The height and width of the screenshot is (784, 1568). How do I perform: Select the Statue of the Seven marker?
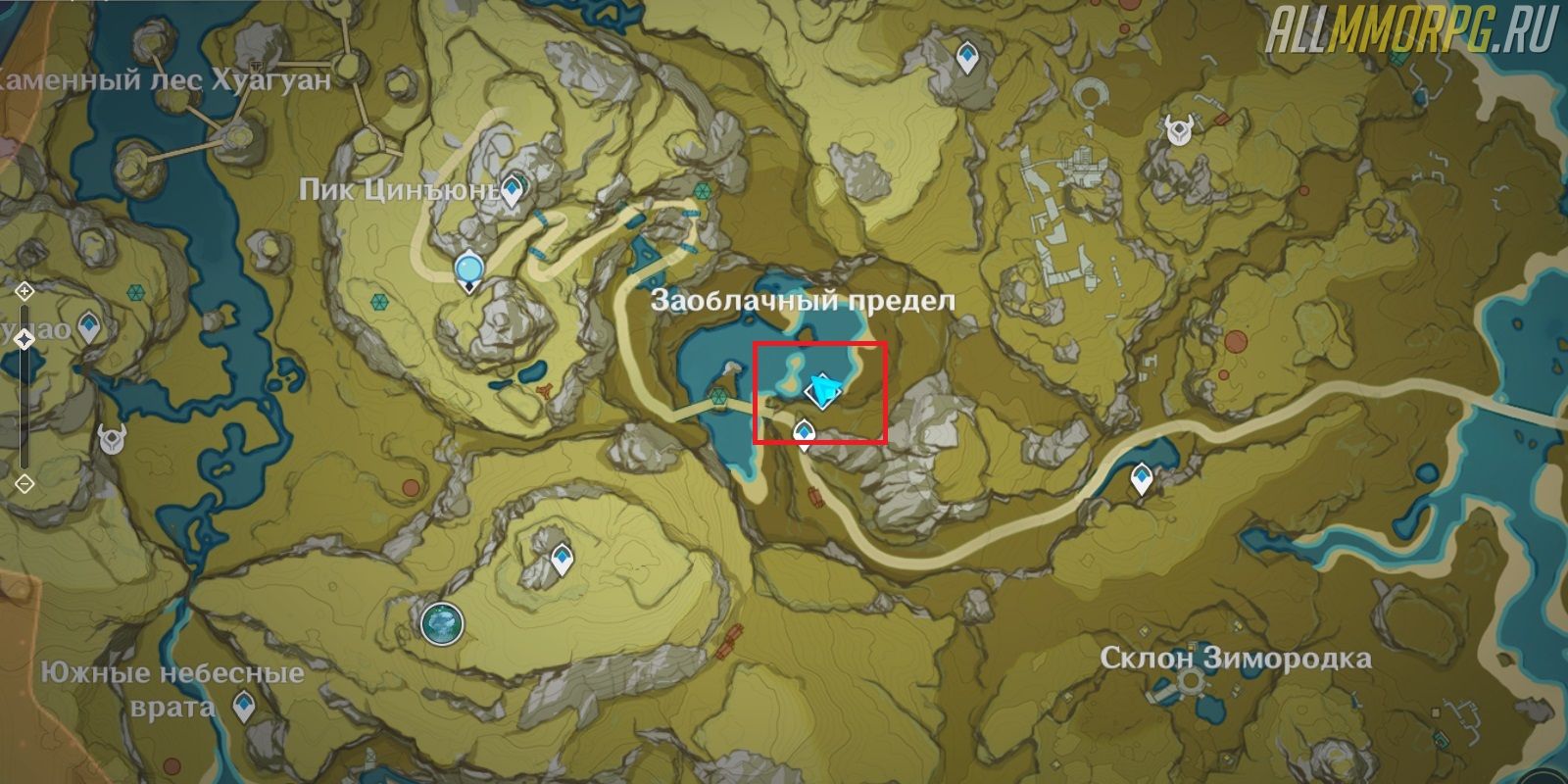point(470,268)
